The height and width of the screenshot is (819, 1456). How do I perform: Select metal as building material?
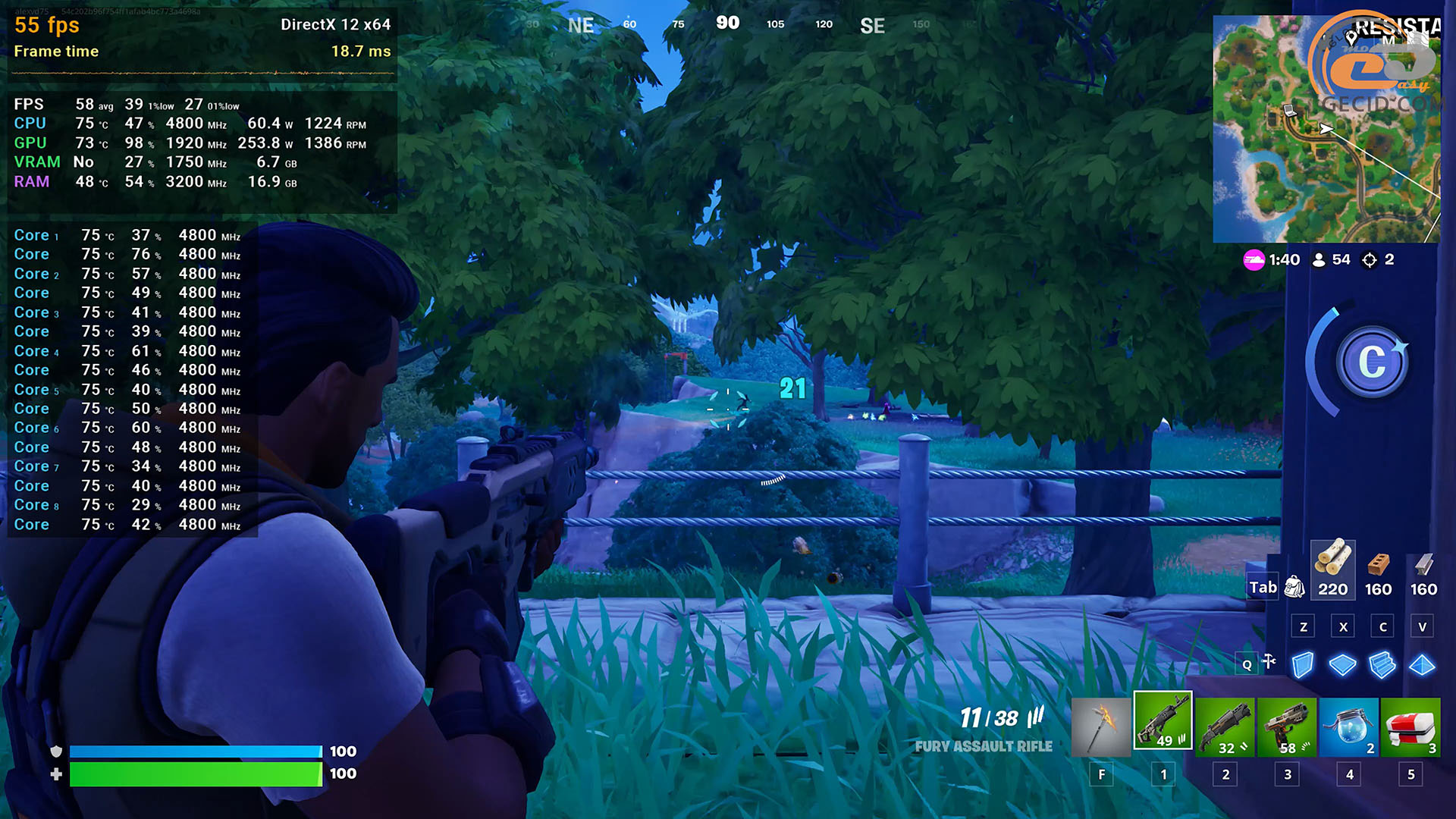pos(1423,569)
